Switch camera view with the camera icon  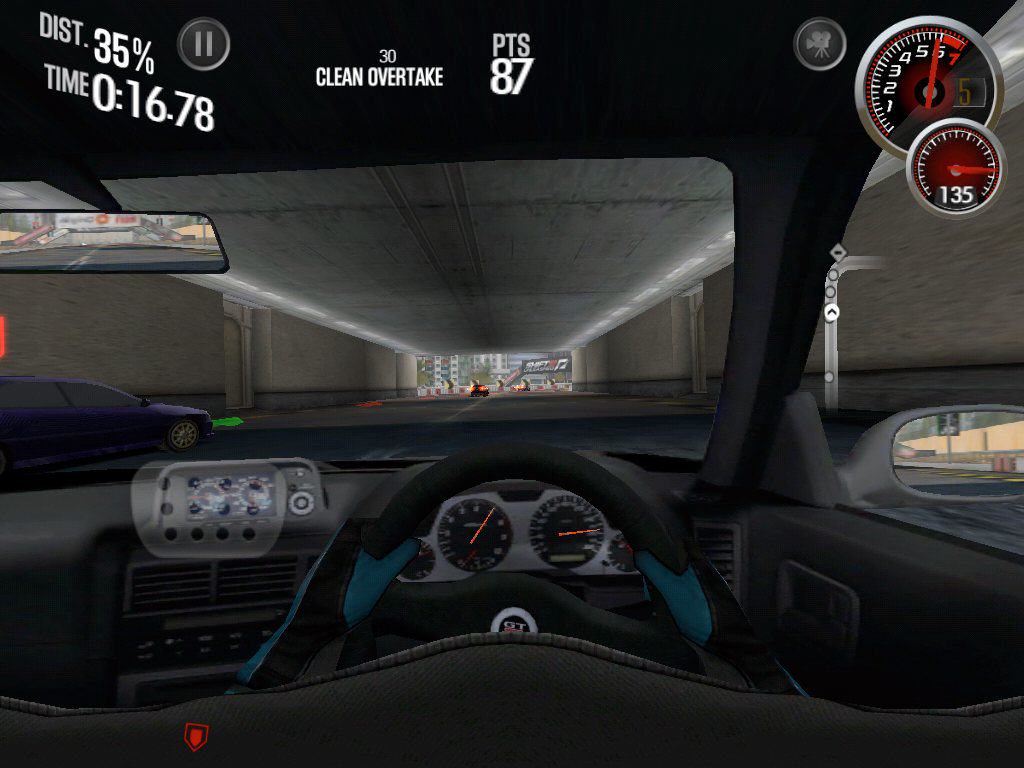pos(819,45)
